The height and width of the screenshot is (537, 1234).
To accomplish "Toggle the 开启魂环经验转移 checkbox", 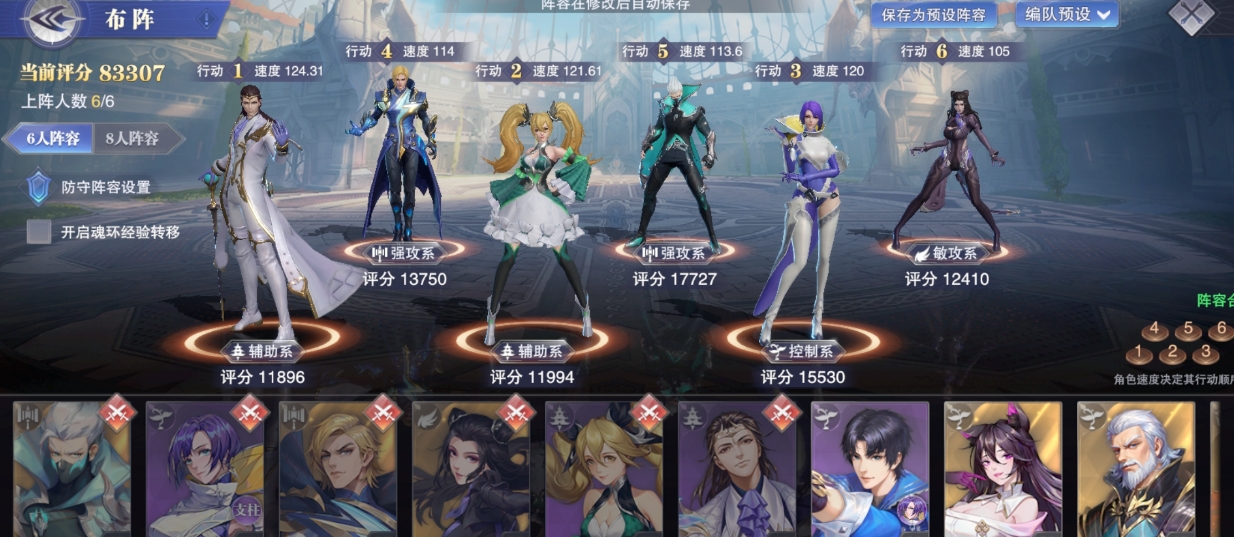I will pyautogui.click(x=39, y=232).
